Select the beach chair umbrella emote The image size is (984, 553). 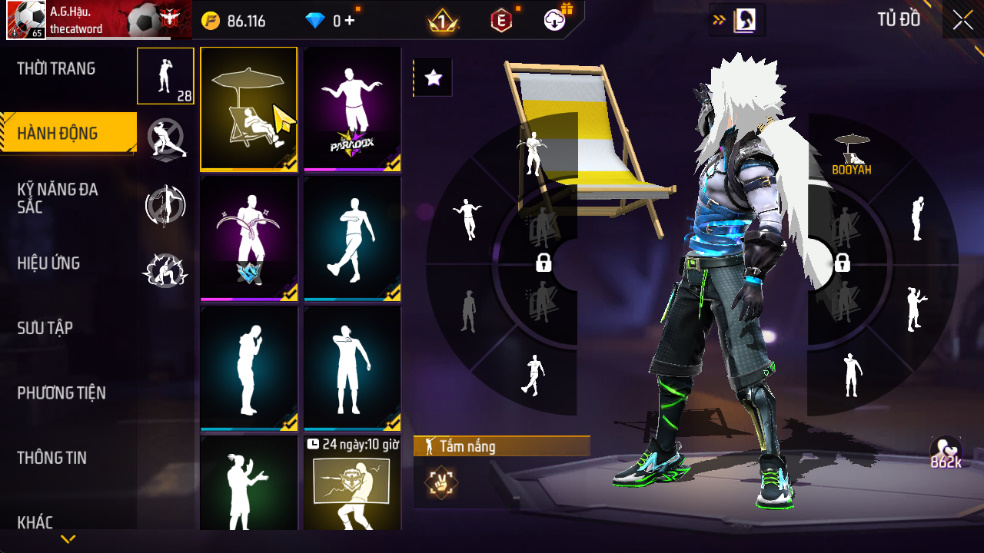249,109
